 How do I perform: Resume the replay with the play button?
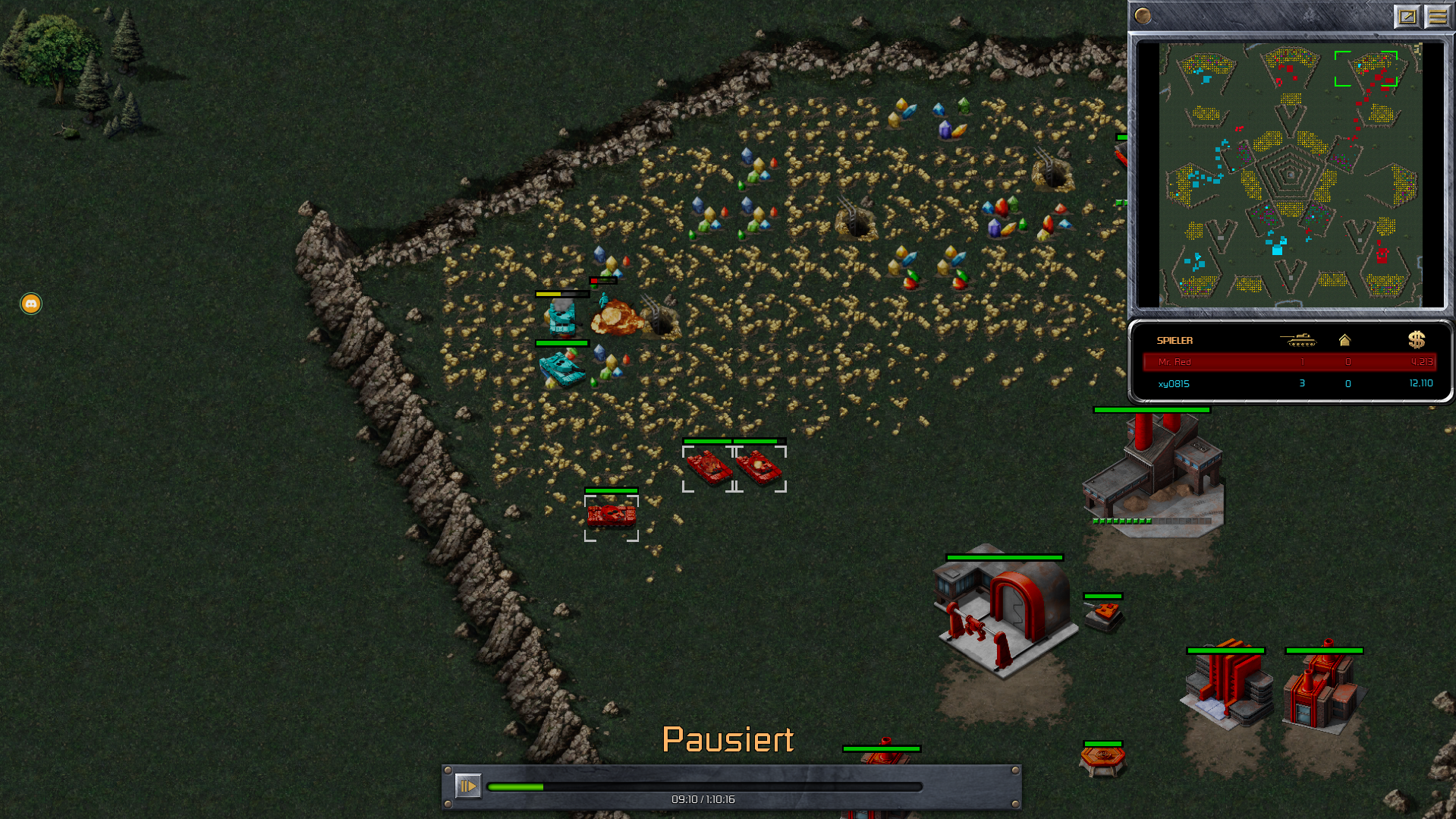[467, 786]
